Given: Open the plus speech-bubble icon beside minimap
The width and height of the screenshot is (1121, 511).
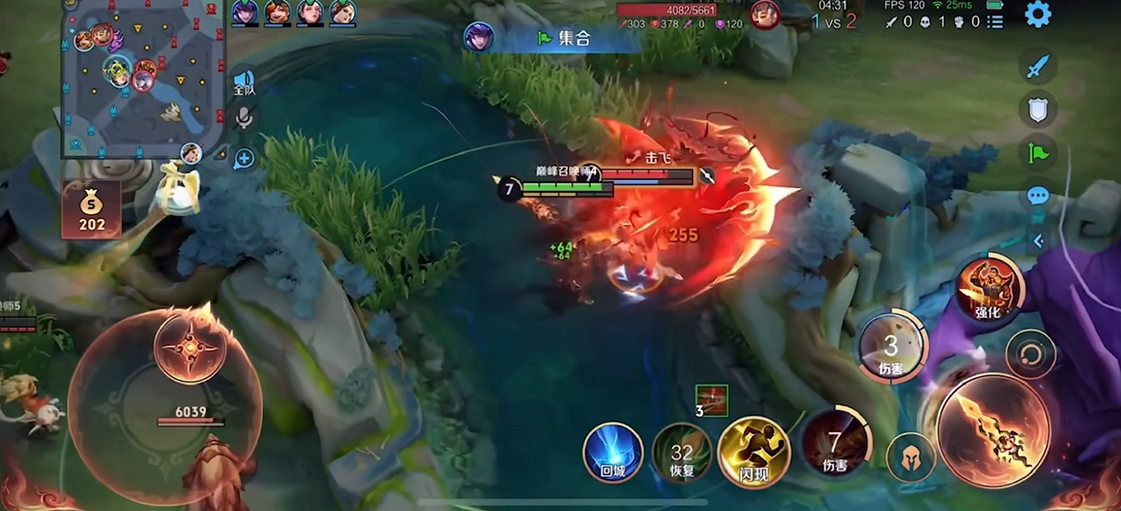Looking at the screenshot, I should [243, 158].
